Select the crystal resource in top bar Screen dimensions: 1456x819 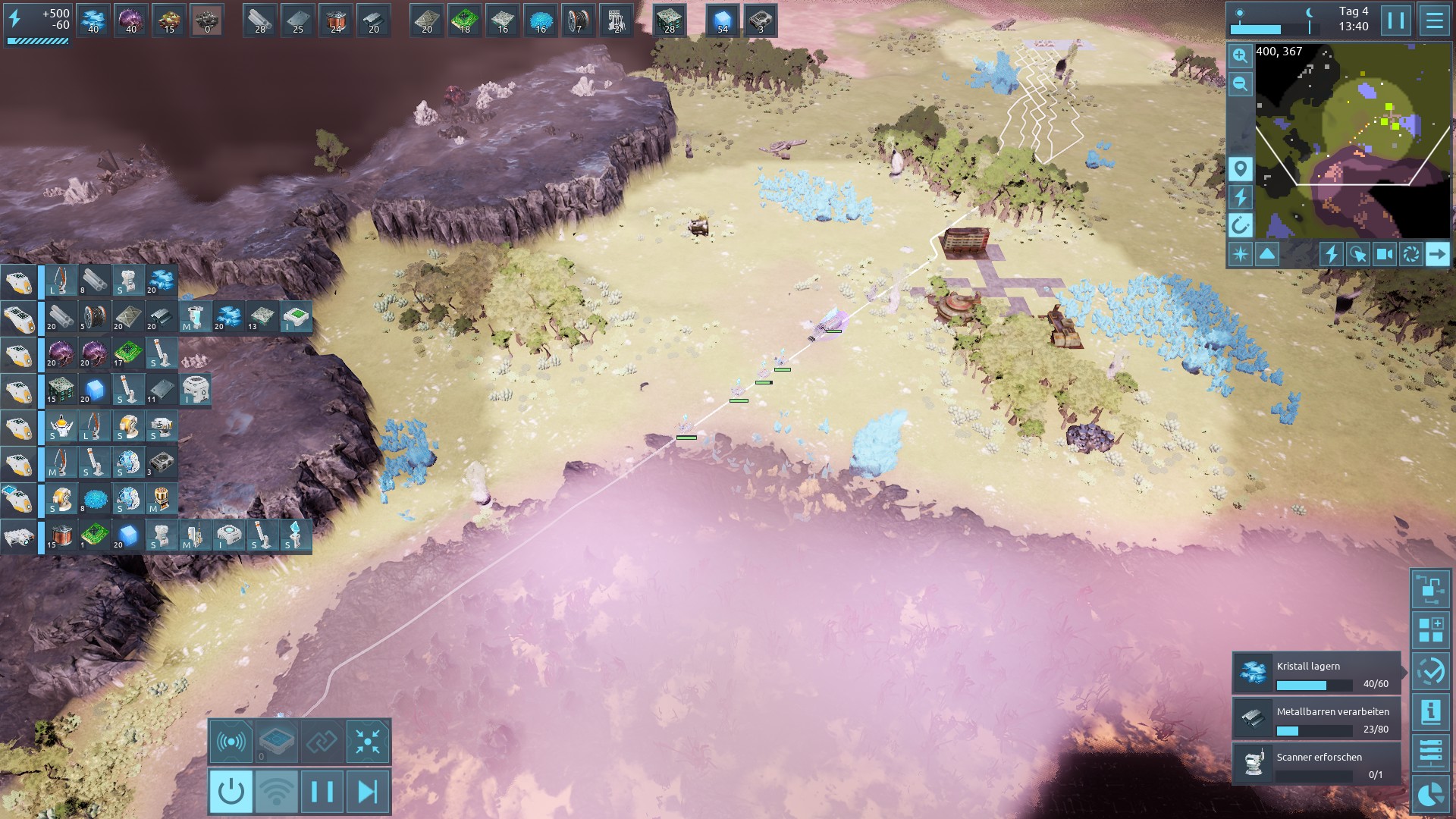click(x=93, y=20)
